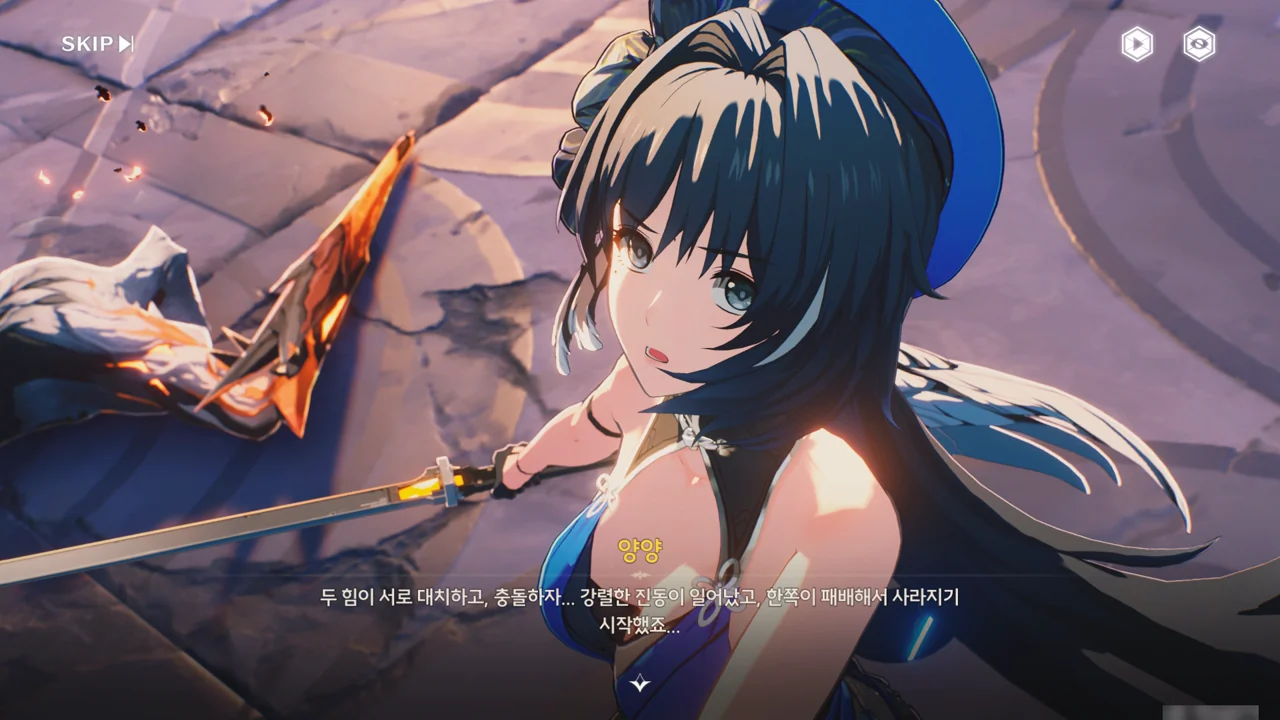Hide the dialogue interface with the eye icon
Image resolution: width=1280 pixels, height=720 pixels.
click(x=1199, y=44)
